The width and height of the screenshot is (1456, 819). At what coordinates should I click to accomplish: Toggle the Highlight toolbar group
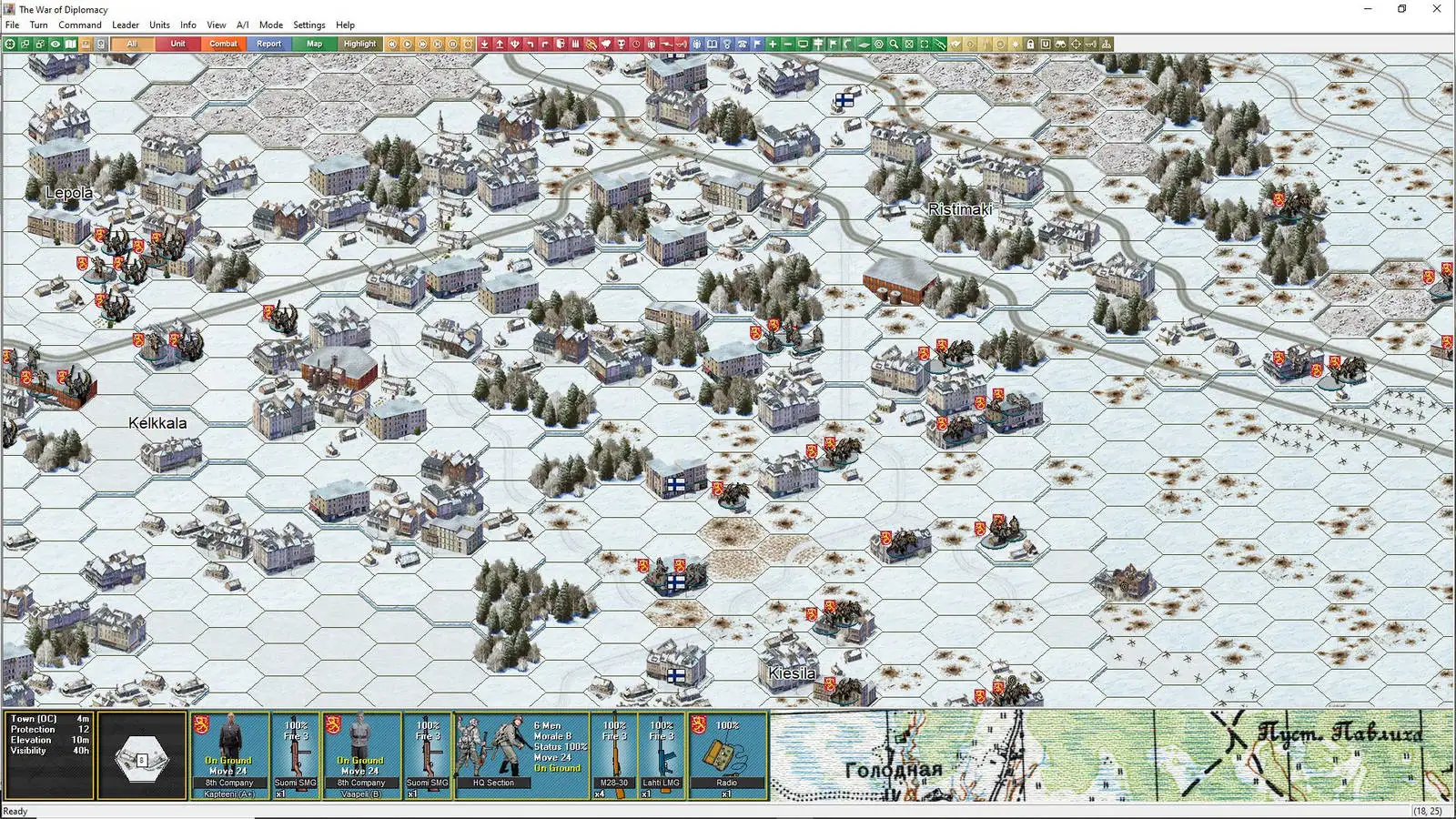pos(360,43)
